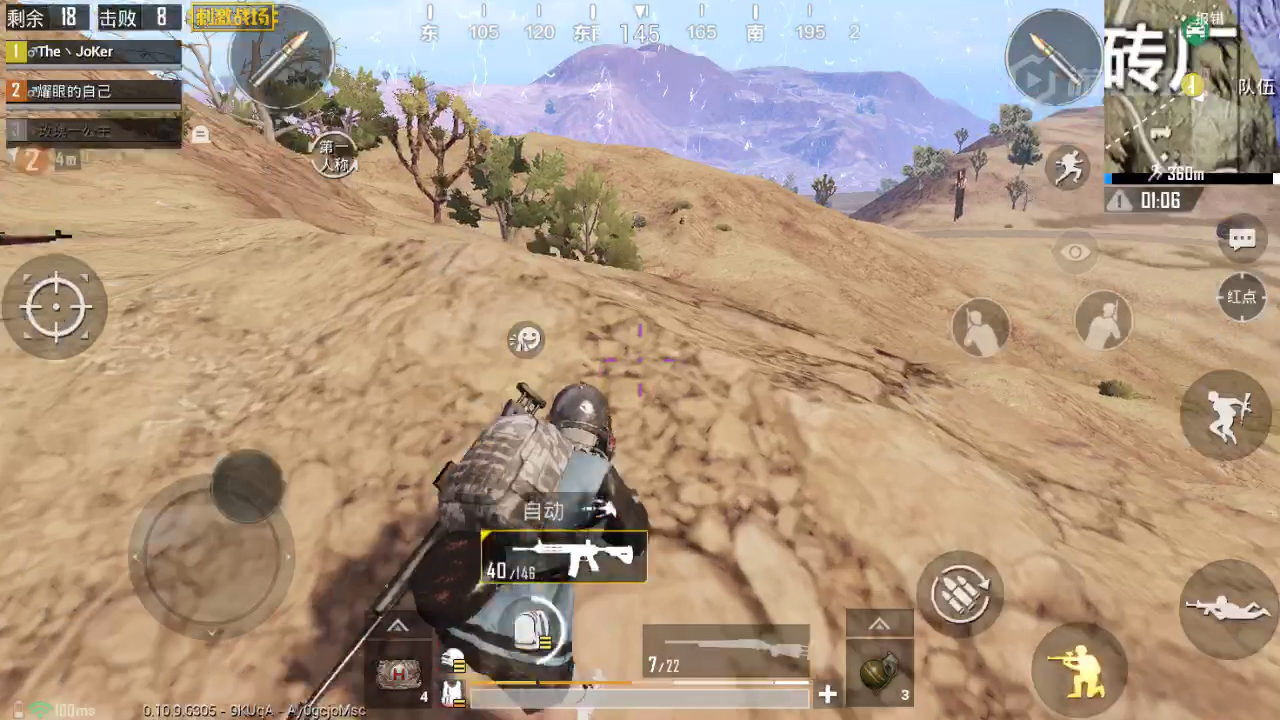Select the assault rifle slot showing 40 rounds

click(x=564, y=557)
